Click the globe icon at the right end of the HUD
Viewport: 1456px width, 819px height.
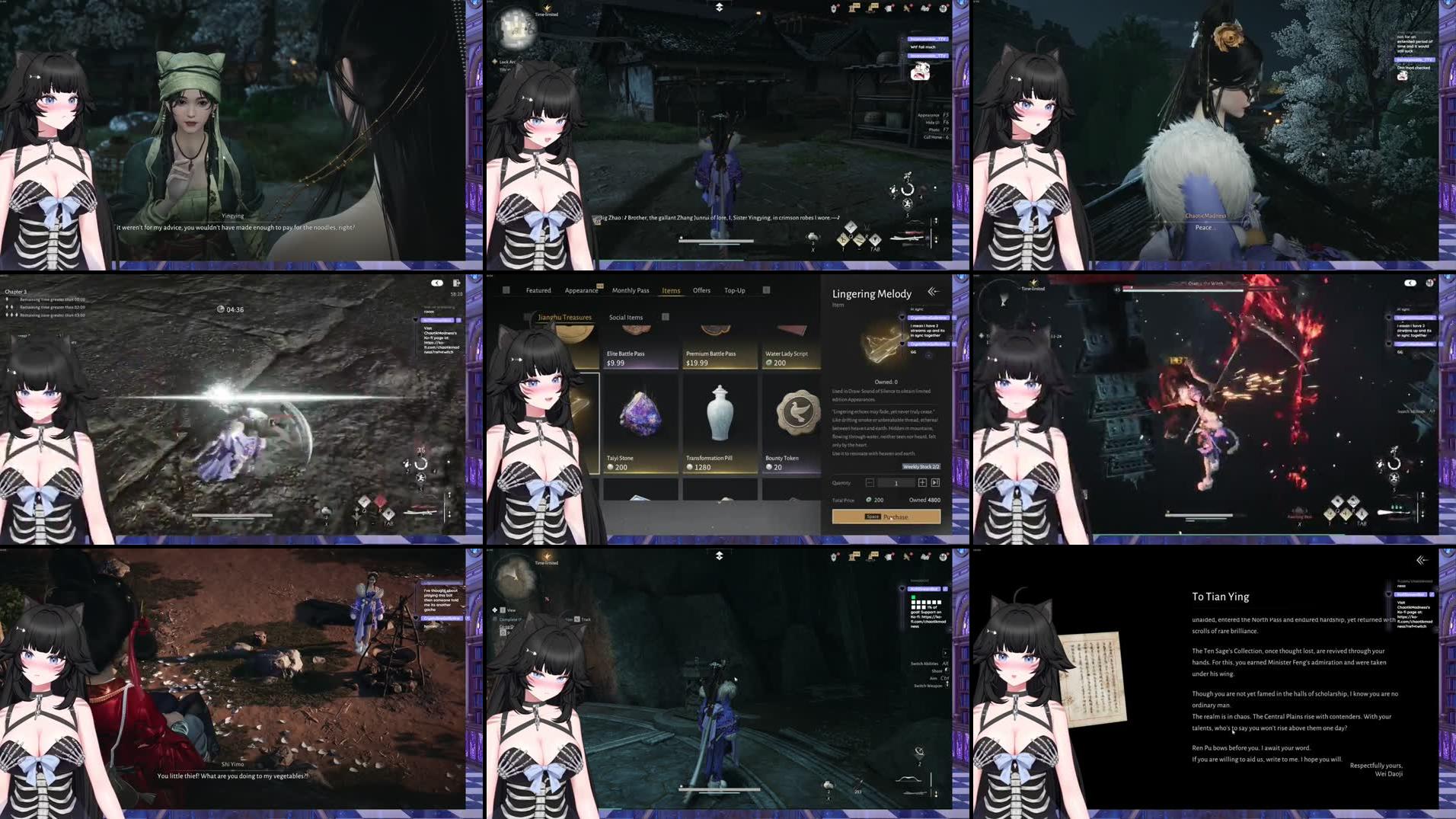tap(943, 9)
